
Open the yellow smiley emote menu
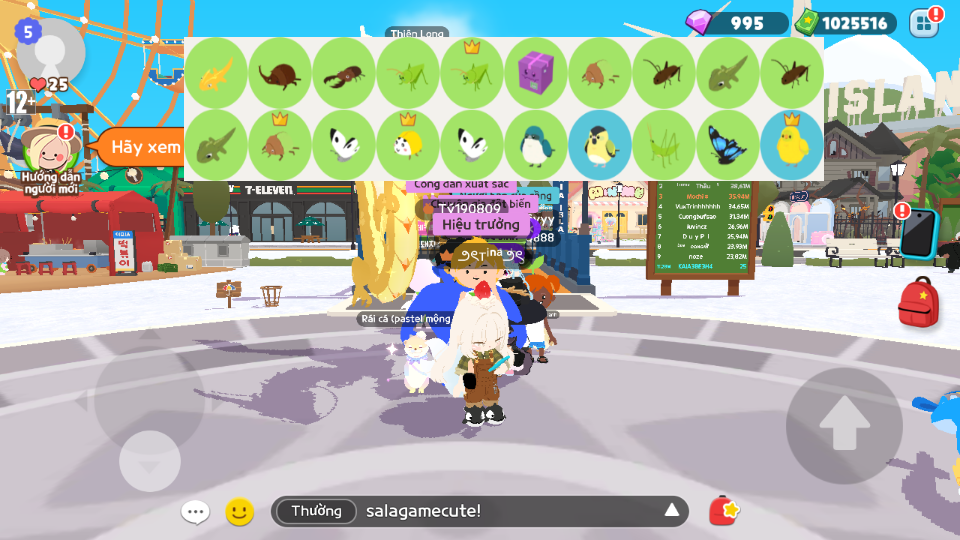239,512
